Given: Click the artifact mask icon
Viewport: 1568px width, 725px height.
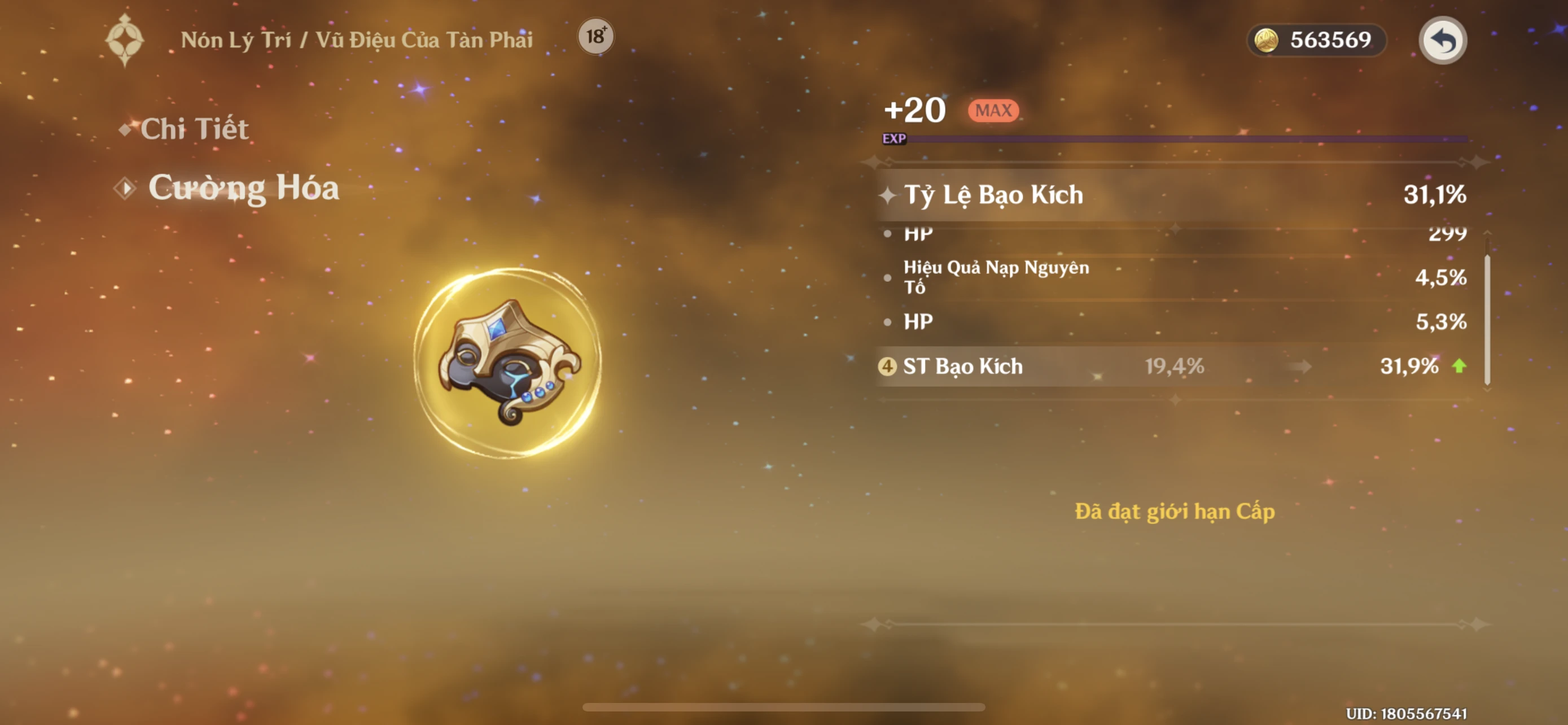Looking at the screenshot, I should coord(508,363).
